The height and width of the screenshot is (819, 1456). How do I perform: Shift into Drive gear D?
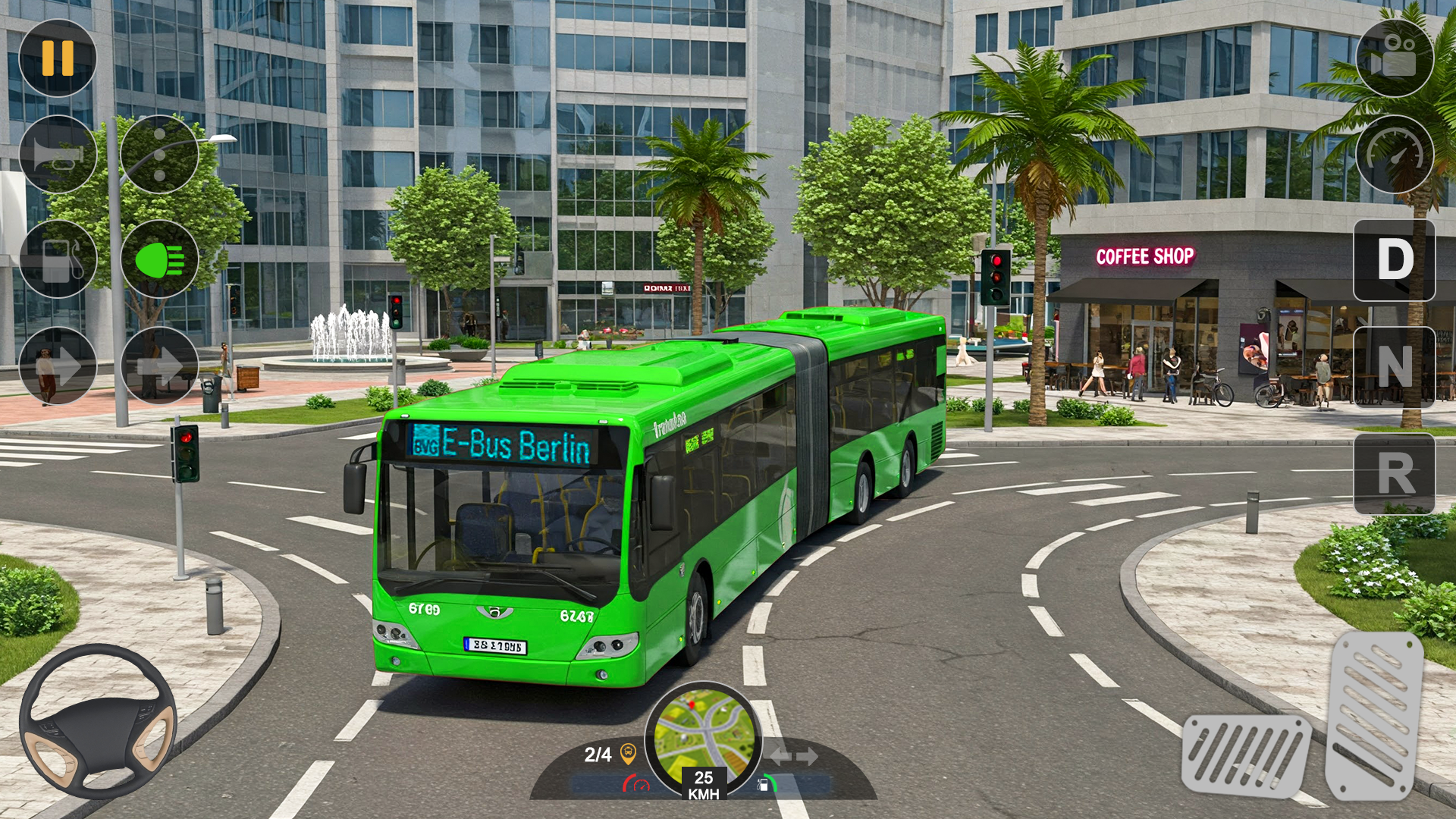coord(1394,260)
